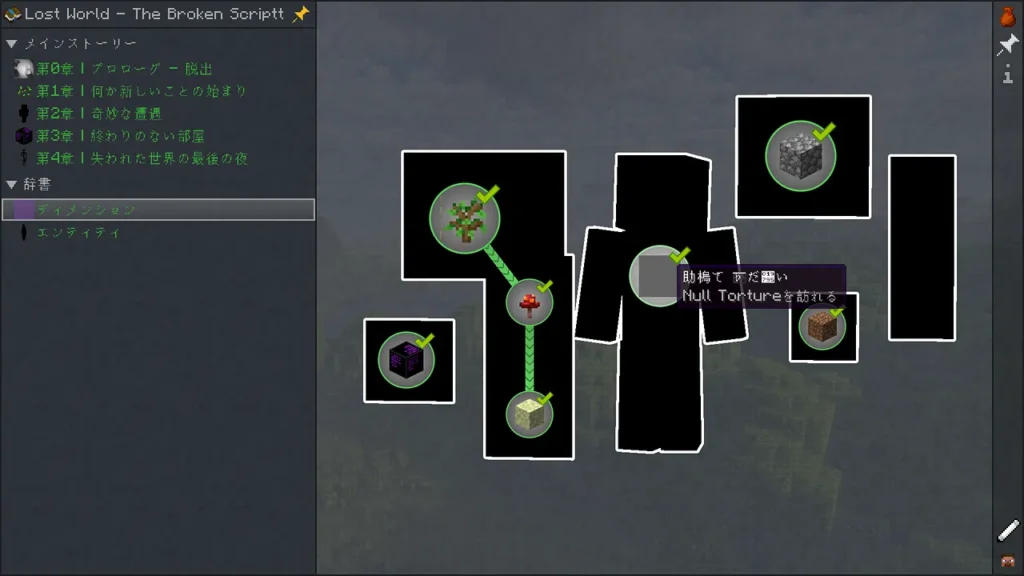The width and height of the screenshot is (1024, 576).
Task: Open chapter 第1章 何か新しいことの始まり
Action: pyautogui.click(x=140, y=91)
